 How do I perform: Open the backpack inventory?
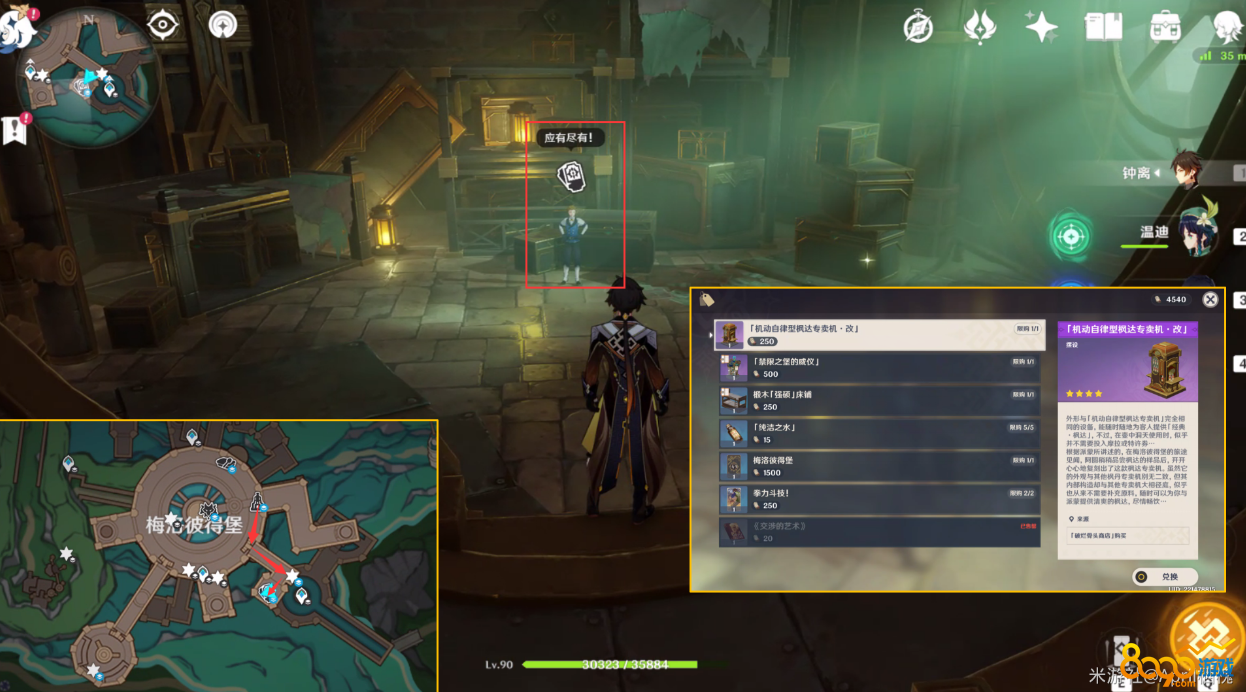pos(1165,27)
